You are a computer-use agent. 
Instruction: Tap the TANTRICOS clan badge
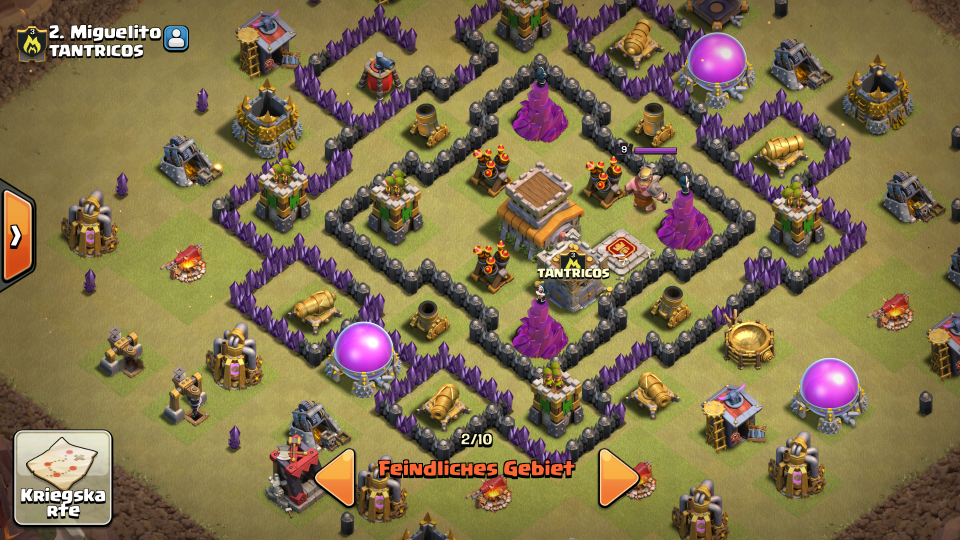(31, 41)
